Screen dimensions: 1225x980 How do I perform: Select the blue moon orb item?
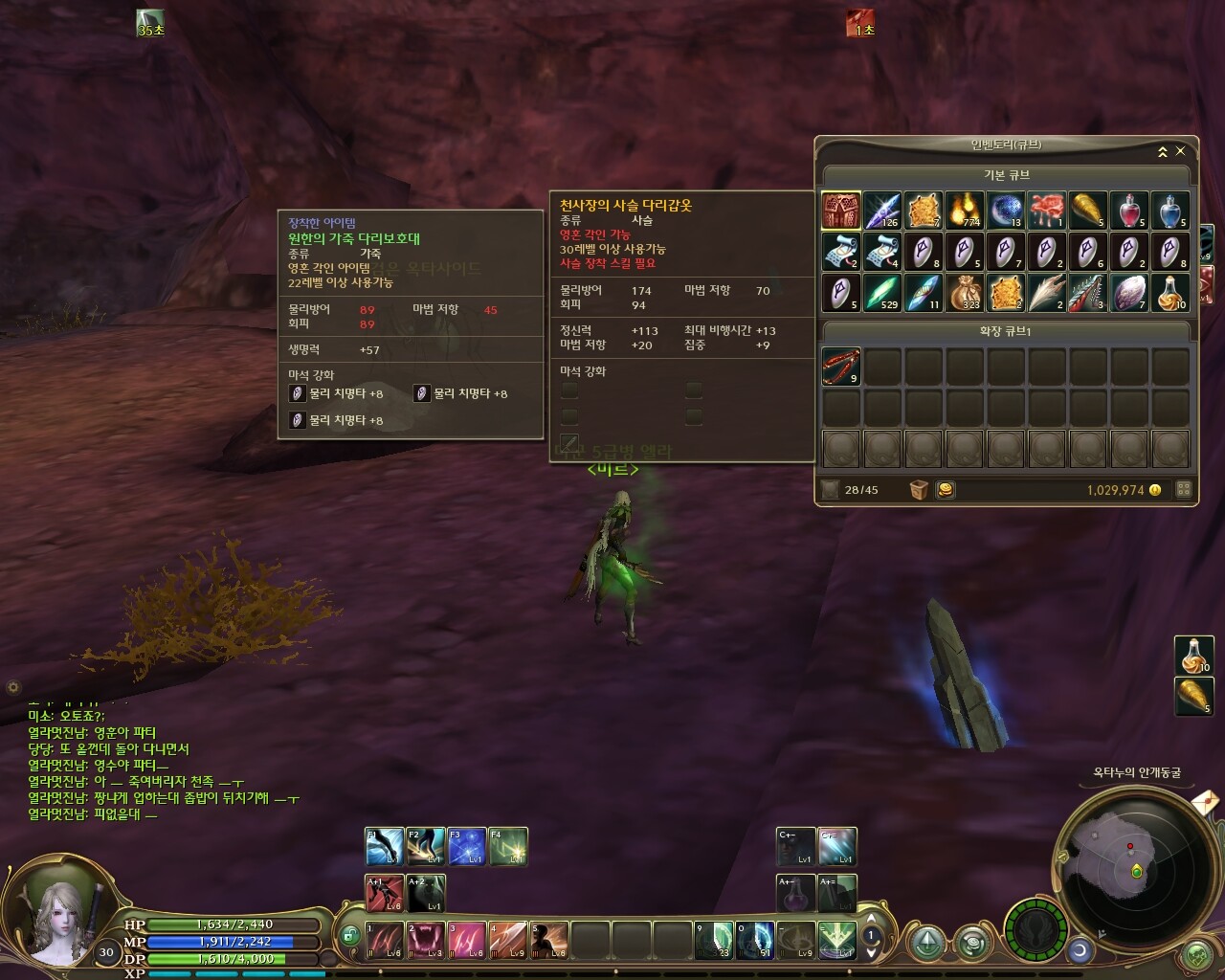1005,211
